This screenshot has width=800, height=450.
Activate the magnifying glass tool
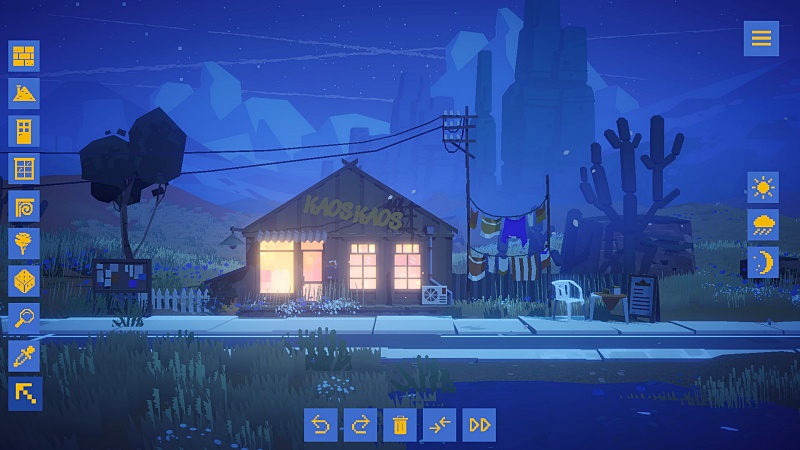click(24, 318)
